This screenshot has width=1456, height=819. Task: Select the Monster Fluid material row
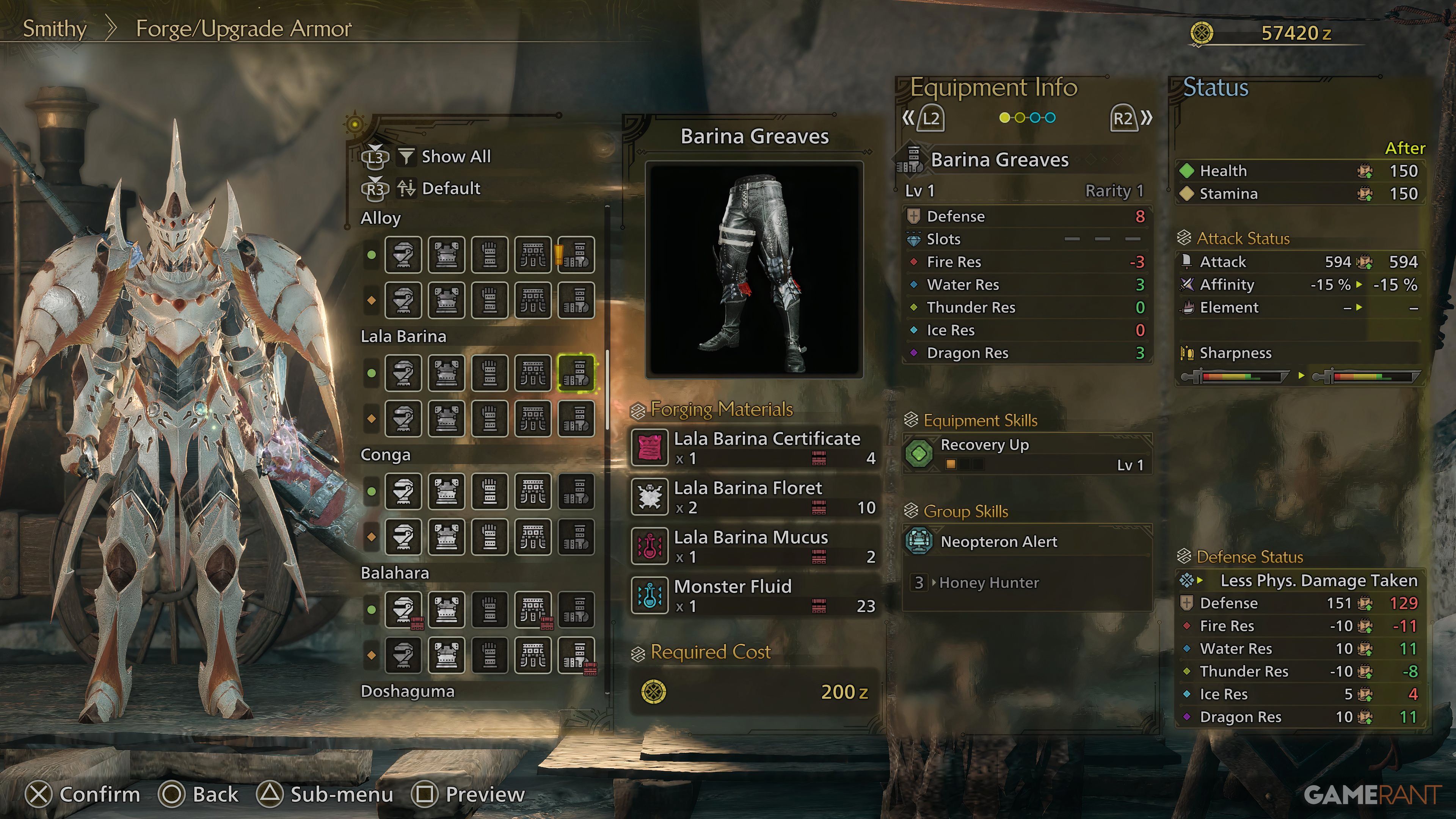click(x=755, y=595)
